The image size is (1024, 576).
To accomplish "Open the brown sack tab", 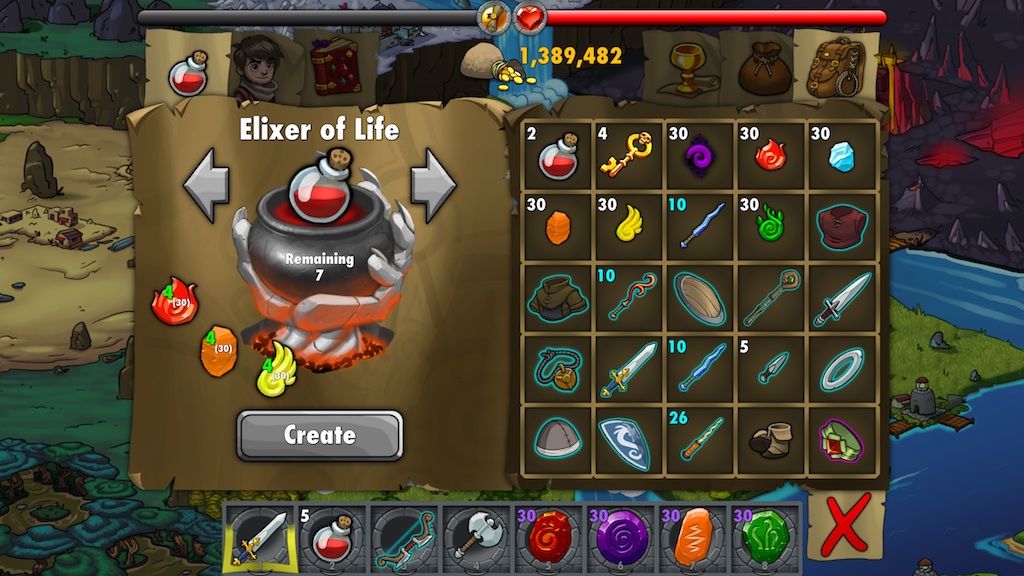I will (x=757, y=68).
